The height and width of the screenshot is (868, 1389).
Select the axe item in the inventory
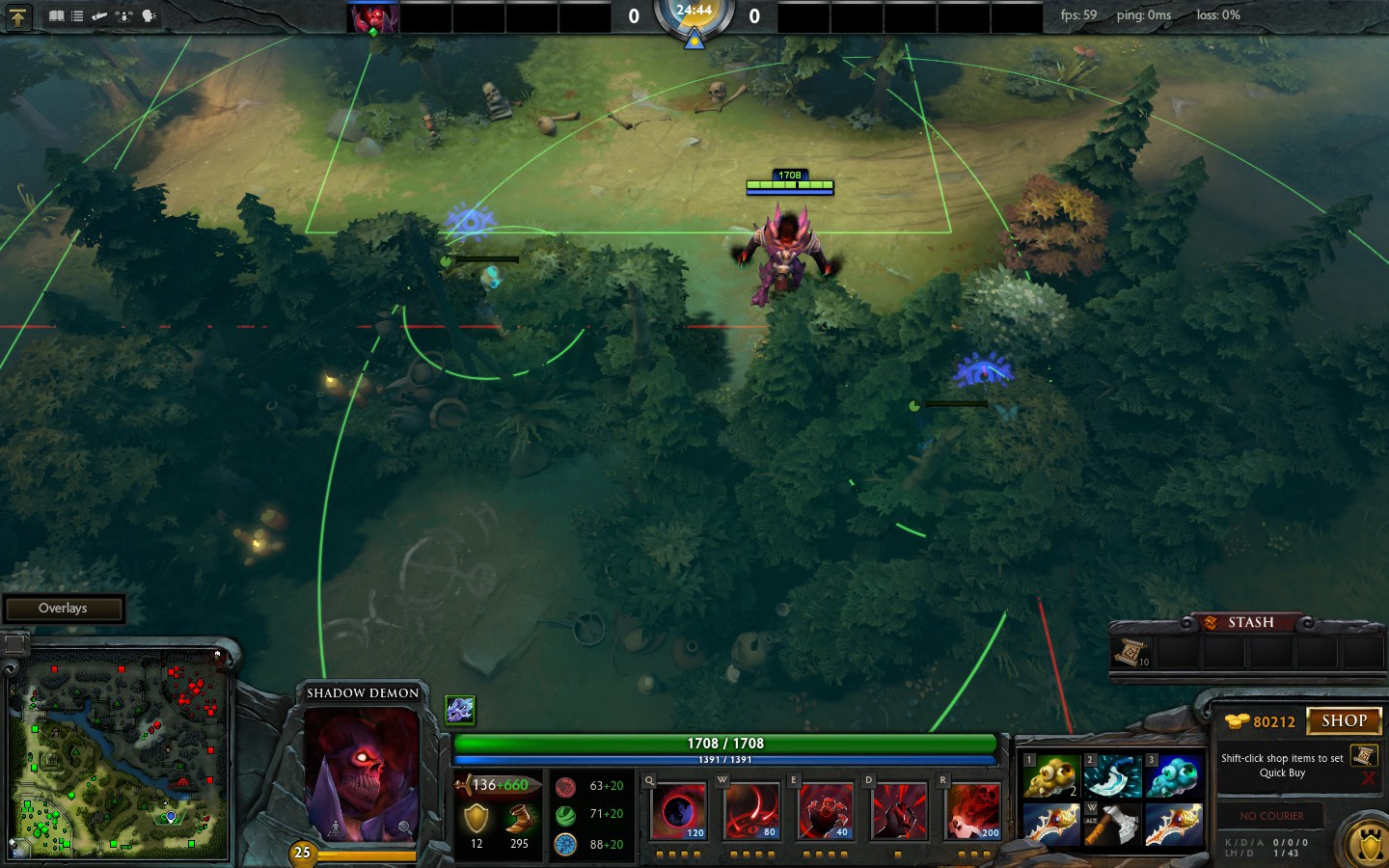click(x=1112, y=825)
